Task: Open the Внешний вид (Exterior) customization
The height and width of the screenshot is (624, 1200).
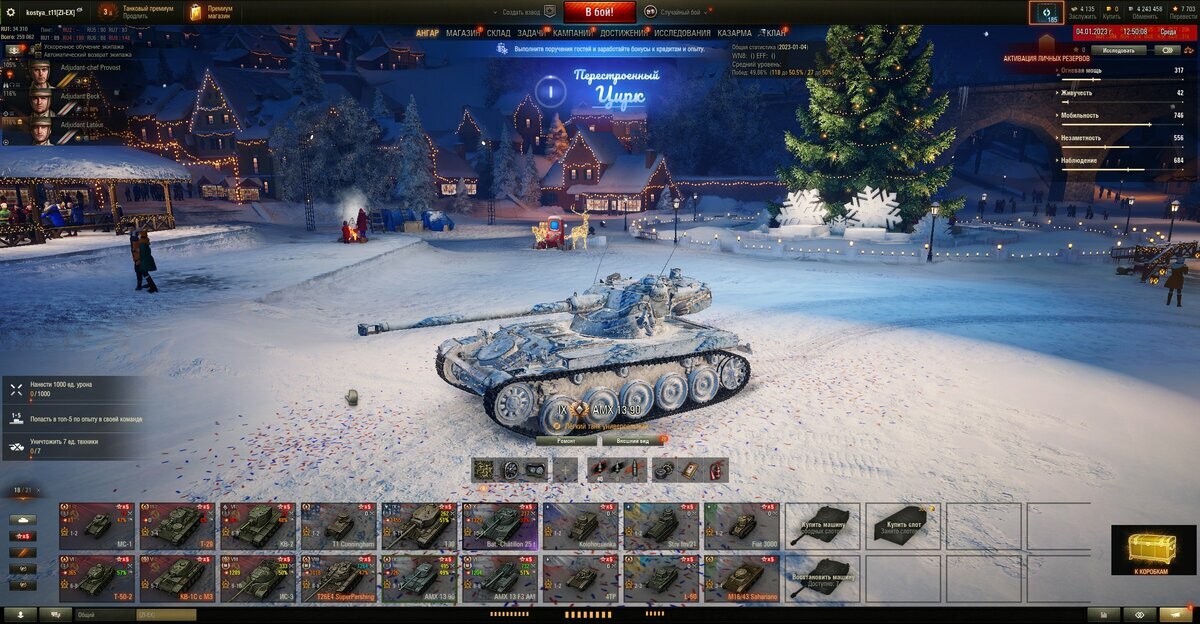Action: [633, 440]
